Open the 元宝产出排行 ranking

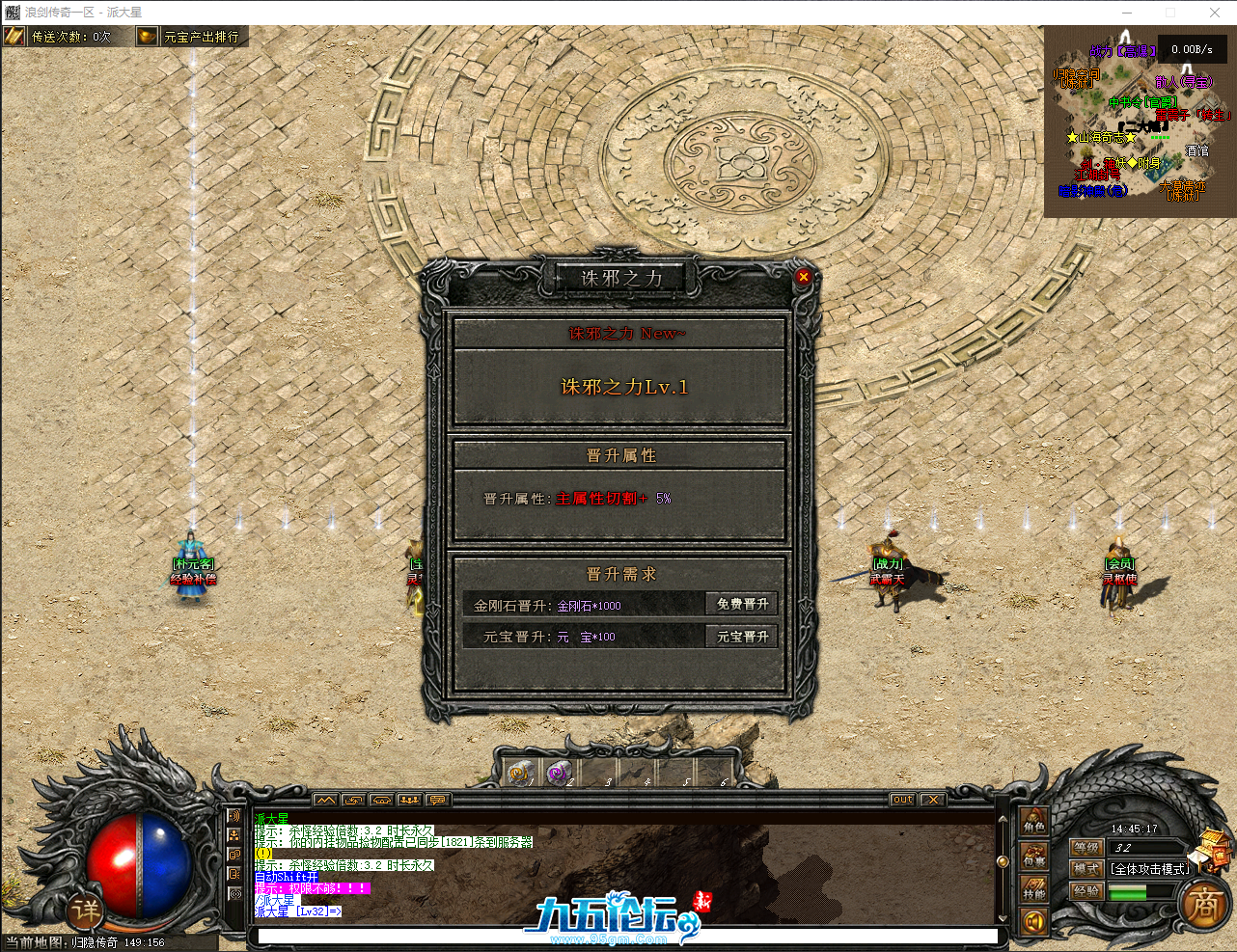click(x=193, y=36)
